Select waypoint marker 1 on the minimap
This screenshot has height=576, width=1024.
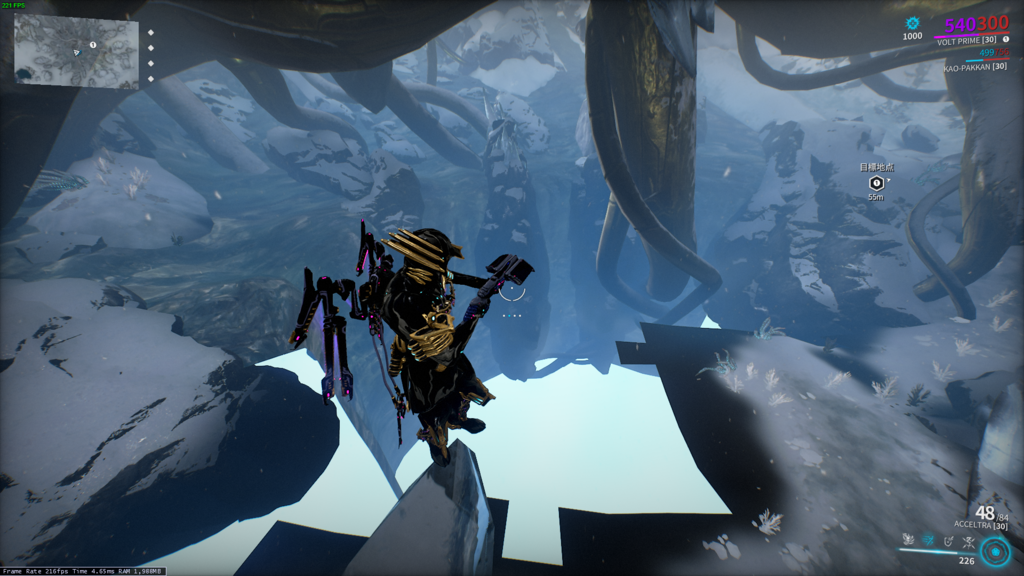tap(93, 45)
